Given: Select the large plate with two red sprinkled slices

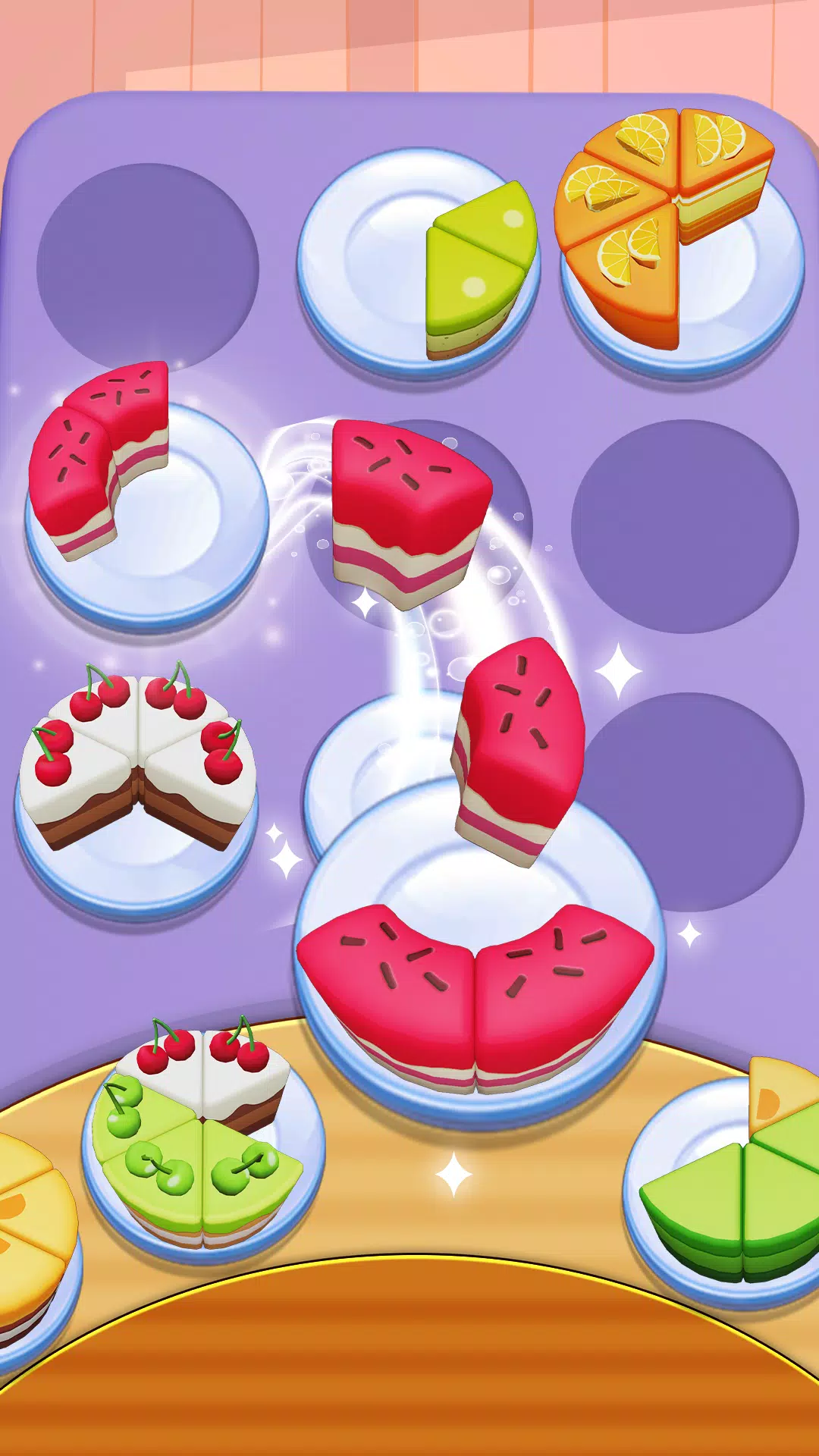Looking at the screenshot, I should coord(476,971).
